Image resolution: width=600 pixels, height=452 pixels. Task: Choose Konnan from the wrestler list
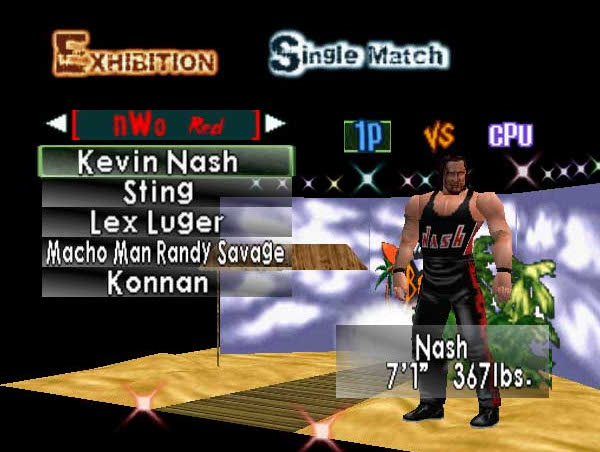pos(166,282)
